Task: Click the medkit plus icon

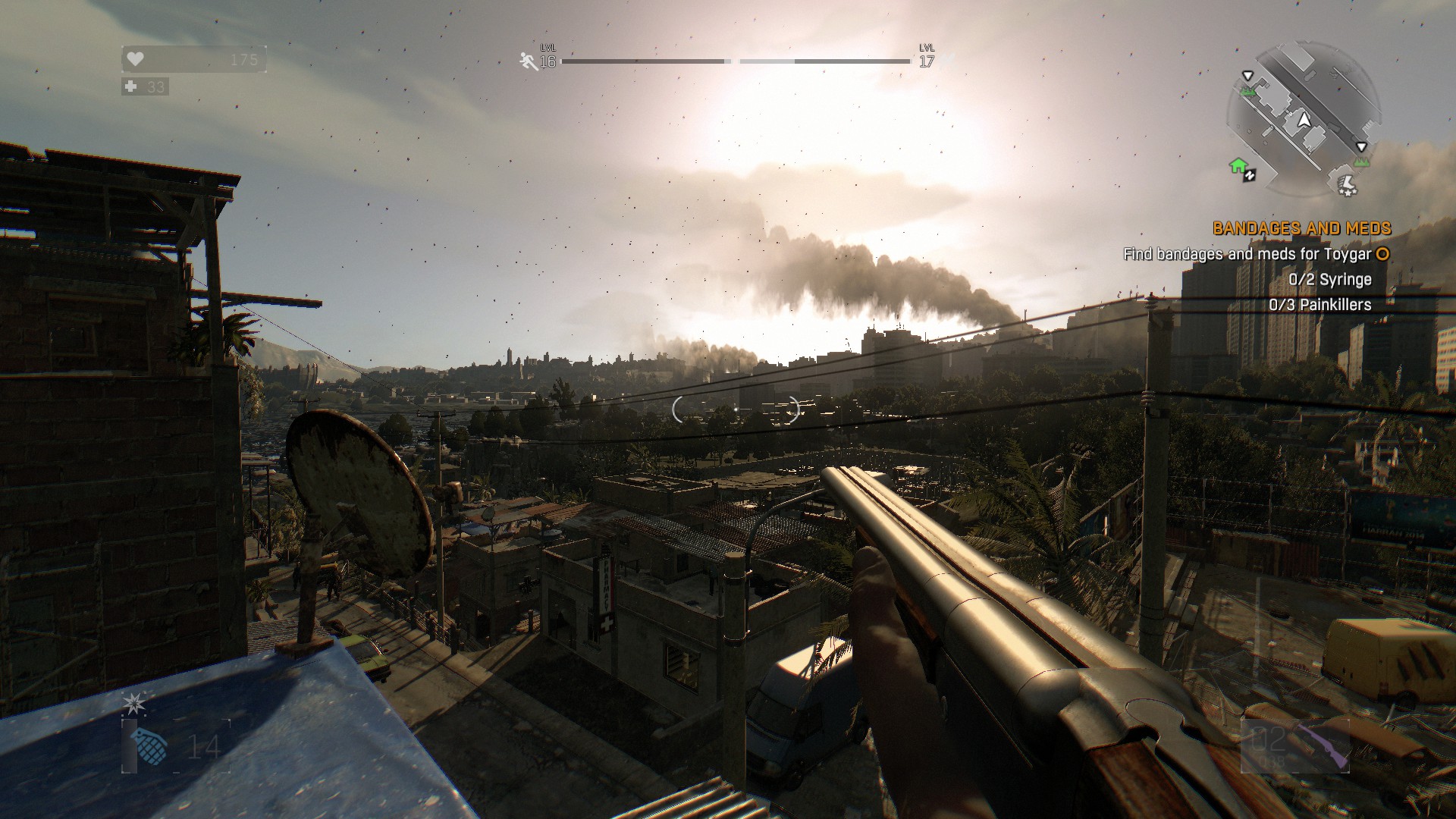Action: click(x=131, y=86)
